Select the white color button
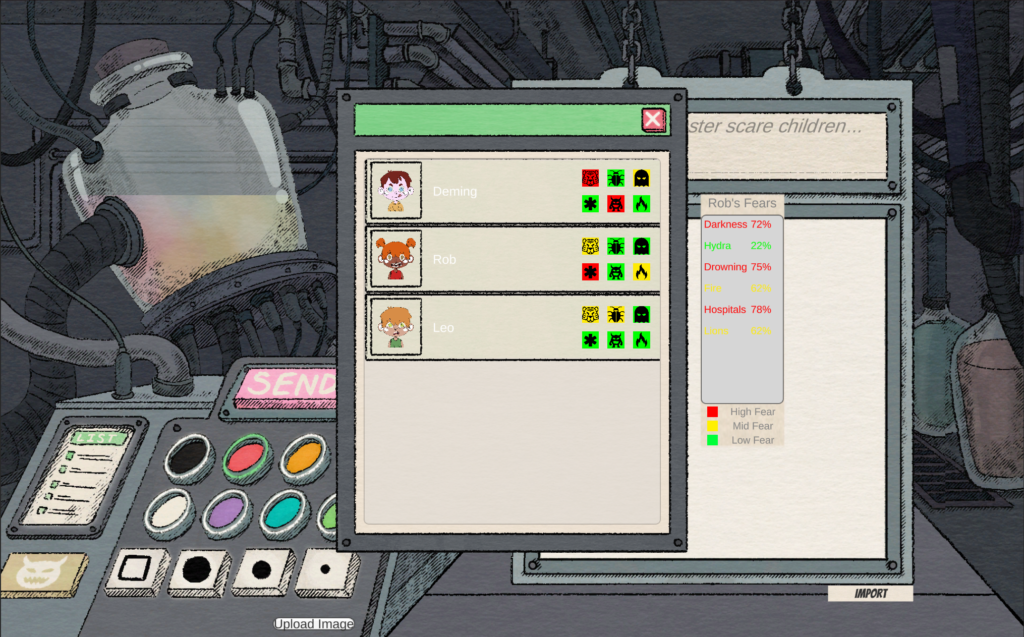1024x637 pixels. 170,512
